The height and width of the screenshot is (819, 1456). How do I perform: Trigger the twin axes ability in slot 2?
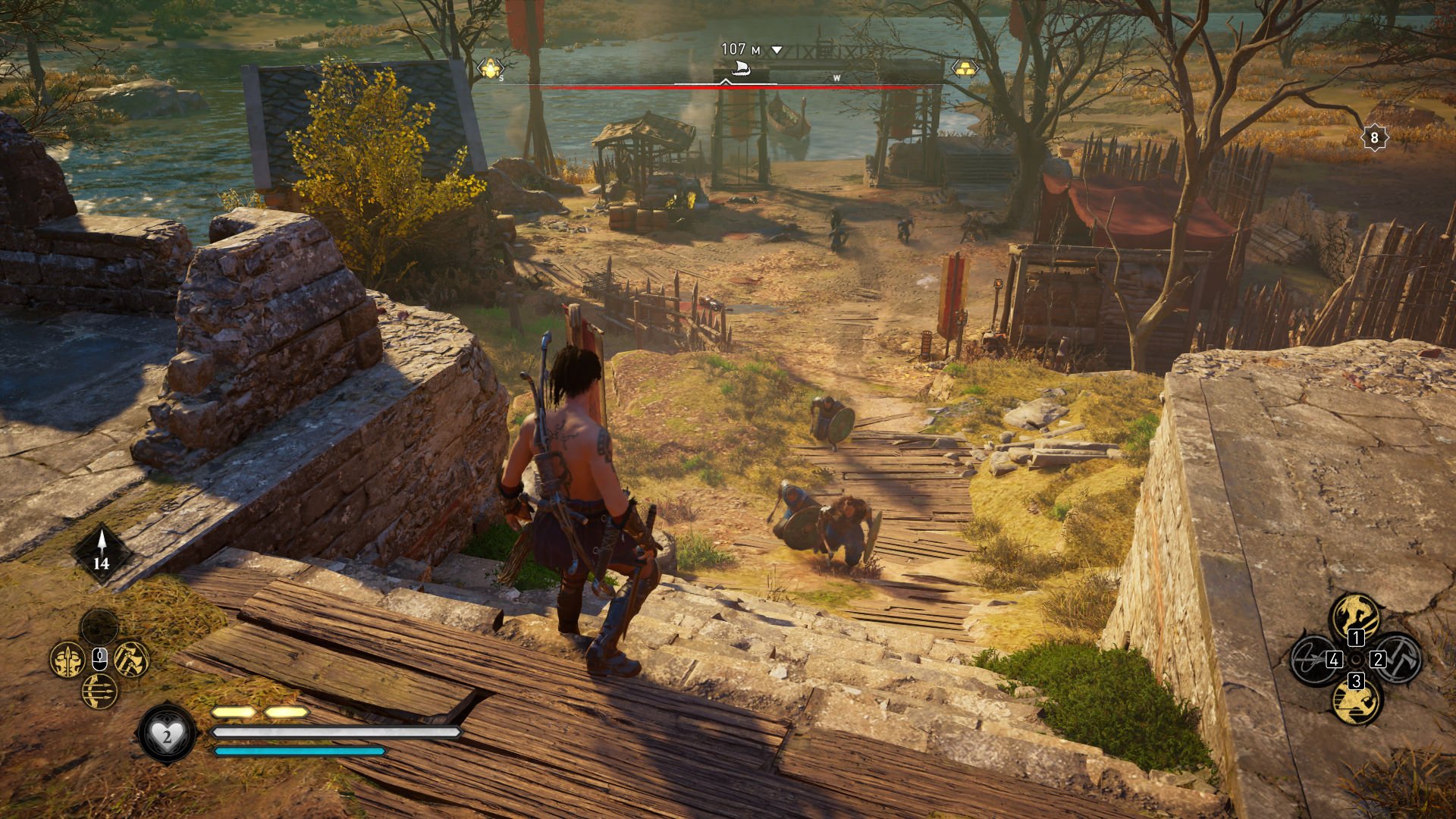tap(1398, 658)
